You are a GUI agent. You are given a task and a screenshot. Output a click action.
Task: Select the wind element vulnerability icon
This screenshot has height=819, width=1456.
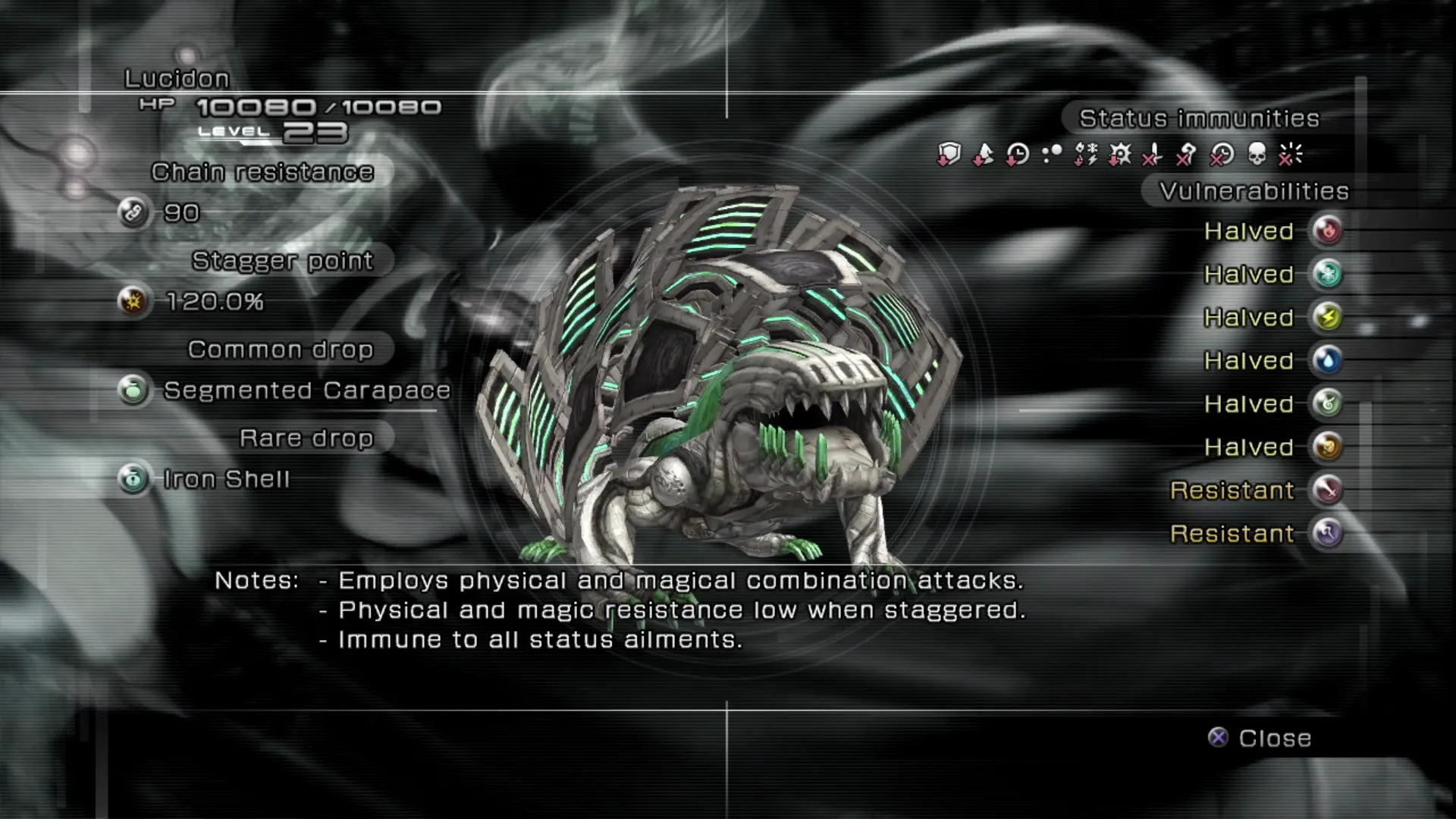click(x=1327, y=403)
